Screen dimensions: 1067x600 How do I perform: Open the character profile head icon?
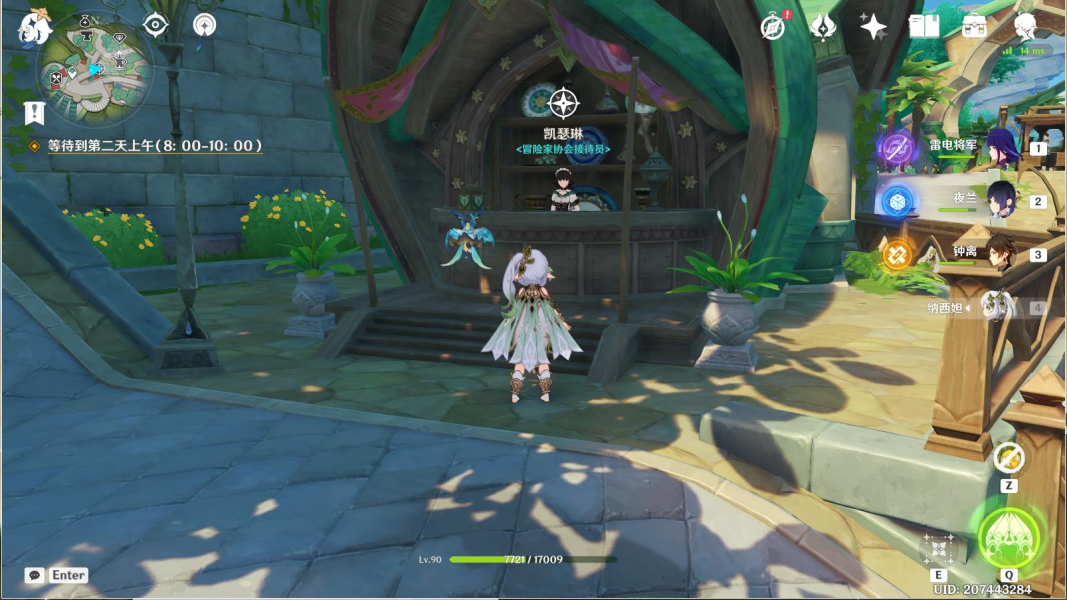[1025, 27]
